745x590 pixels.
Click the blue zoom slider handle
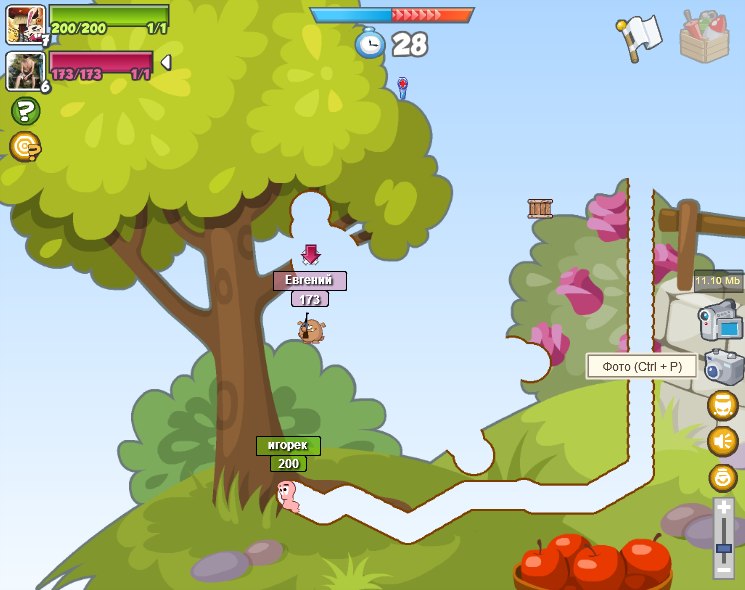pos(724,547)
